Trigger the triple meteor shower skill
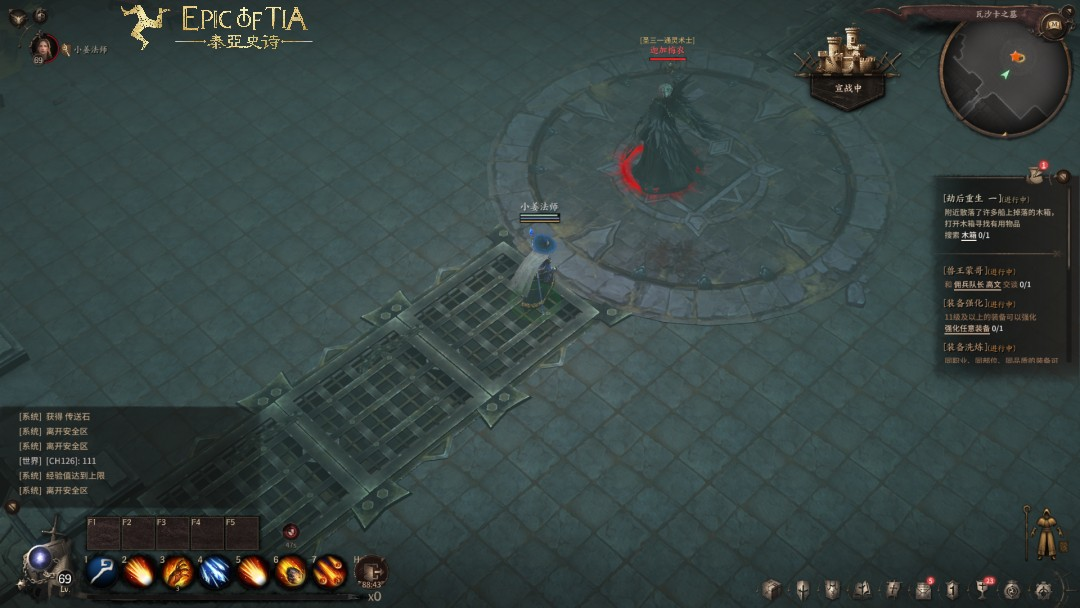 point(329,571)
